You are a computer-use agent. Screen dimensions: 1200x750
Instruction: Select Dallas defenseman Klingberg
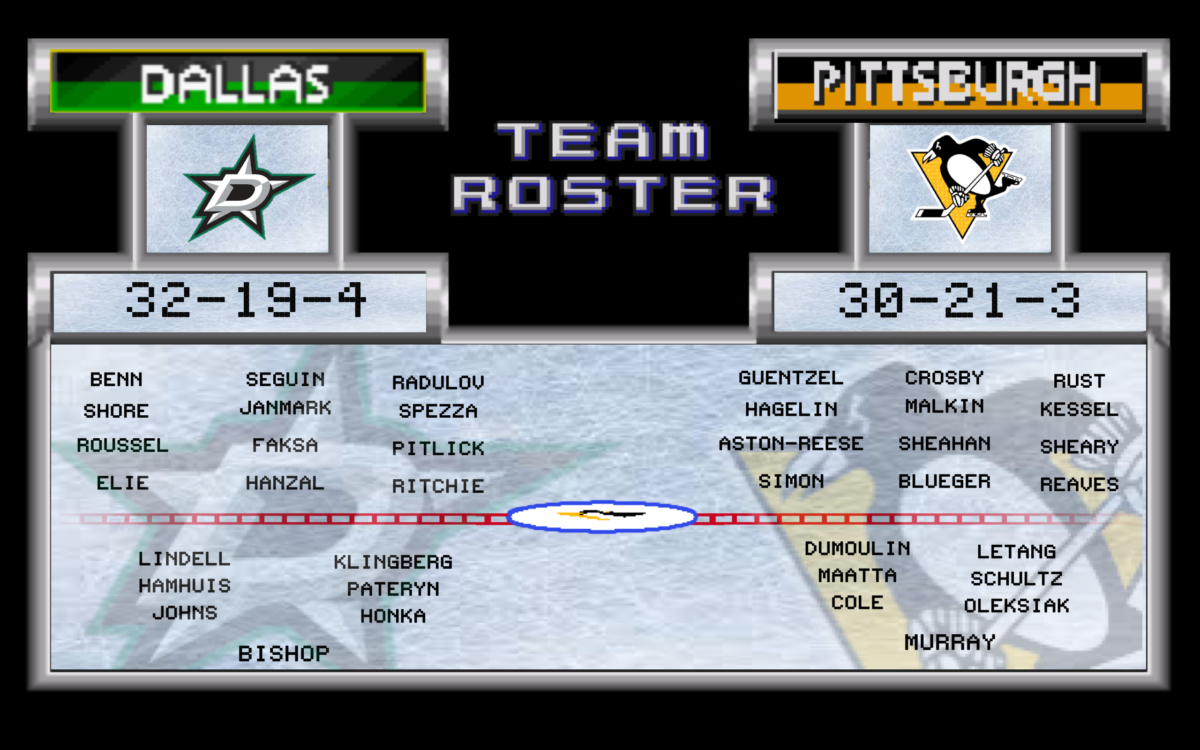(x=393, y=562)
